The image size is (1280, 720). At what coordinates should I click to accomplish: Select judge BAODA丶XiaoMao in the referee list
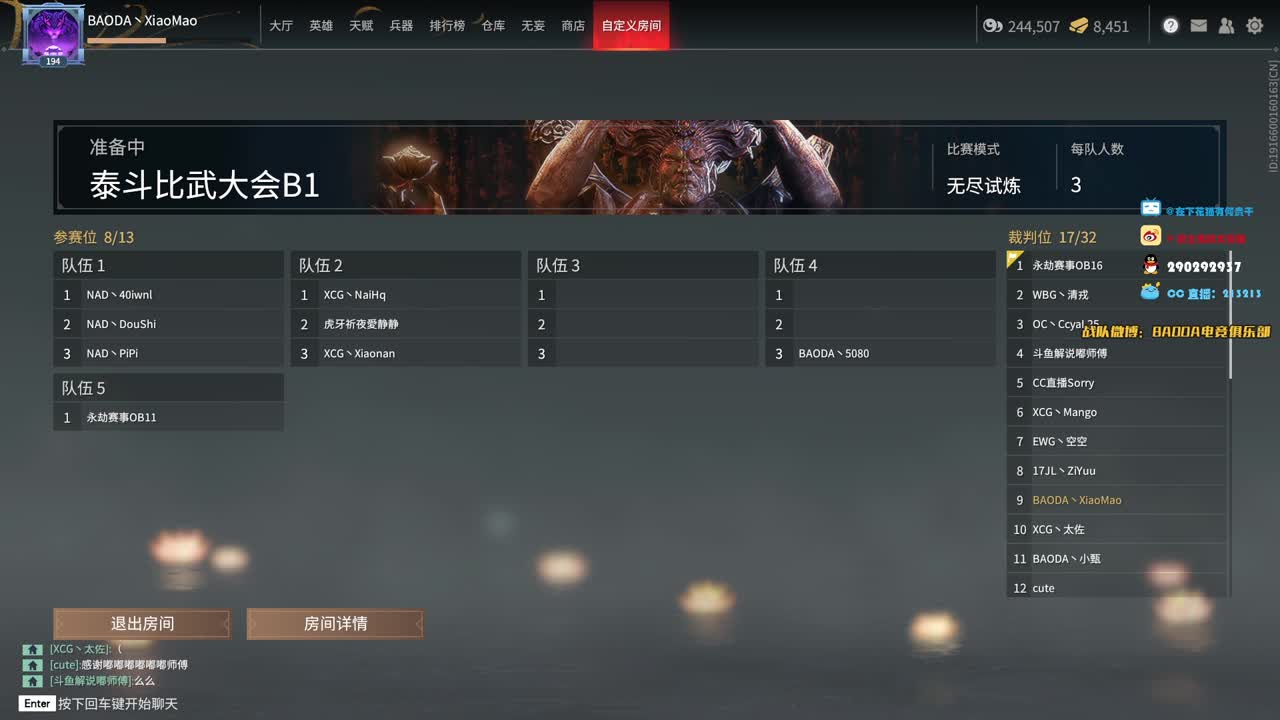point(1080,500)
